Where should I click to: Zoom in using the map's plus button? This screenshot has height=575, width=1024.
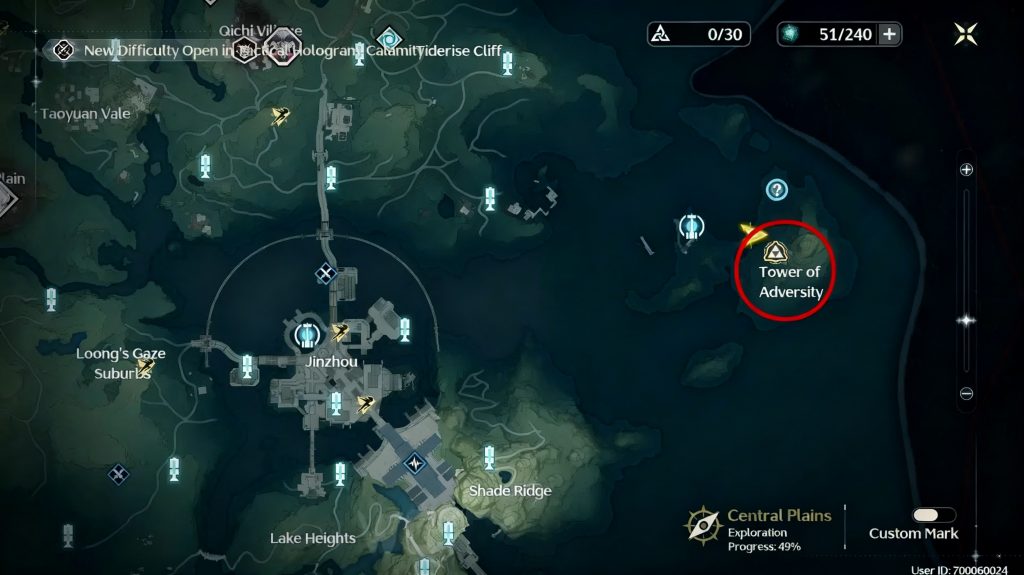966,170
